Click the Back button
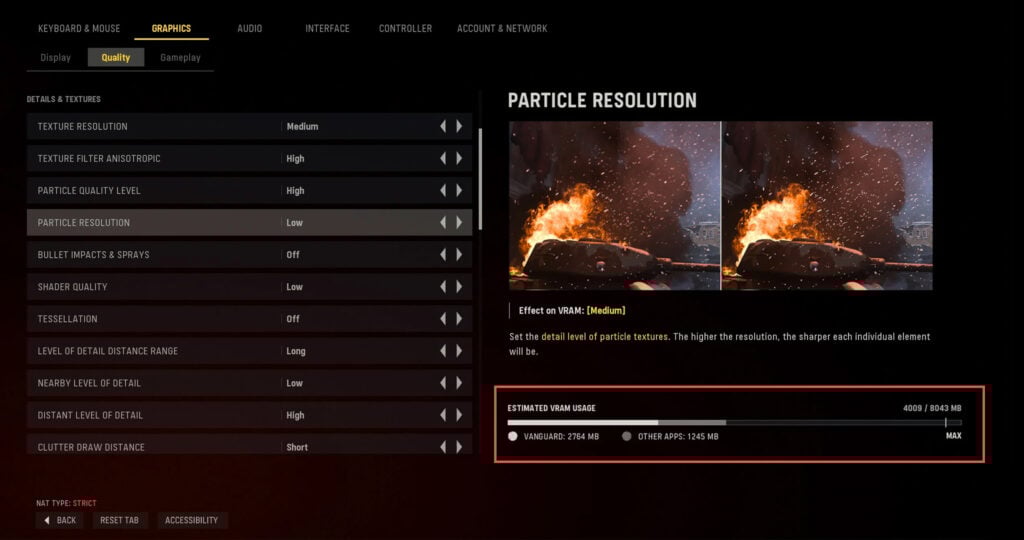 point(60,520)
